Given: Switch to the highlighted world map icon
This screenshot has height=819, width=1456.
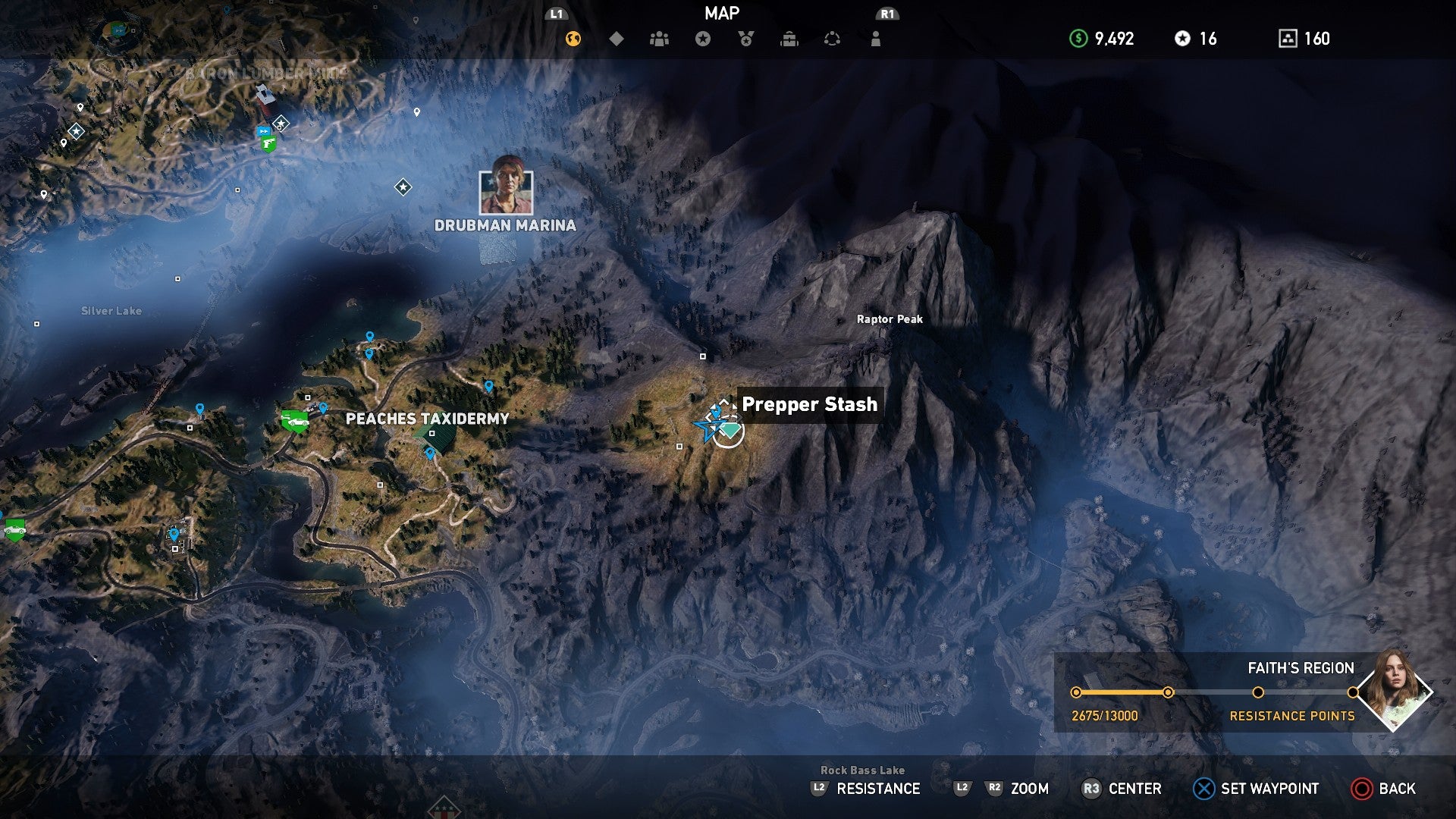Looking at the screenshot, I should pyautogui.click(x=573, y=36).
